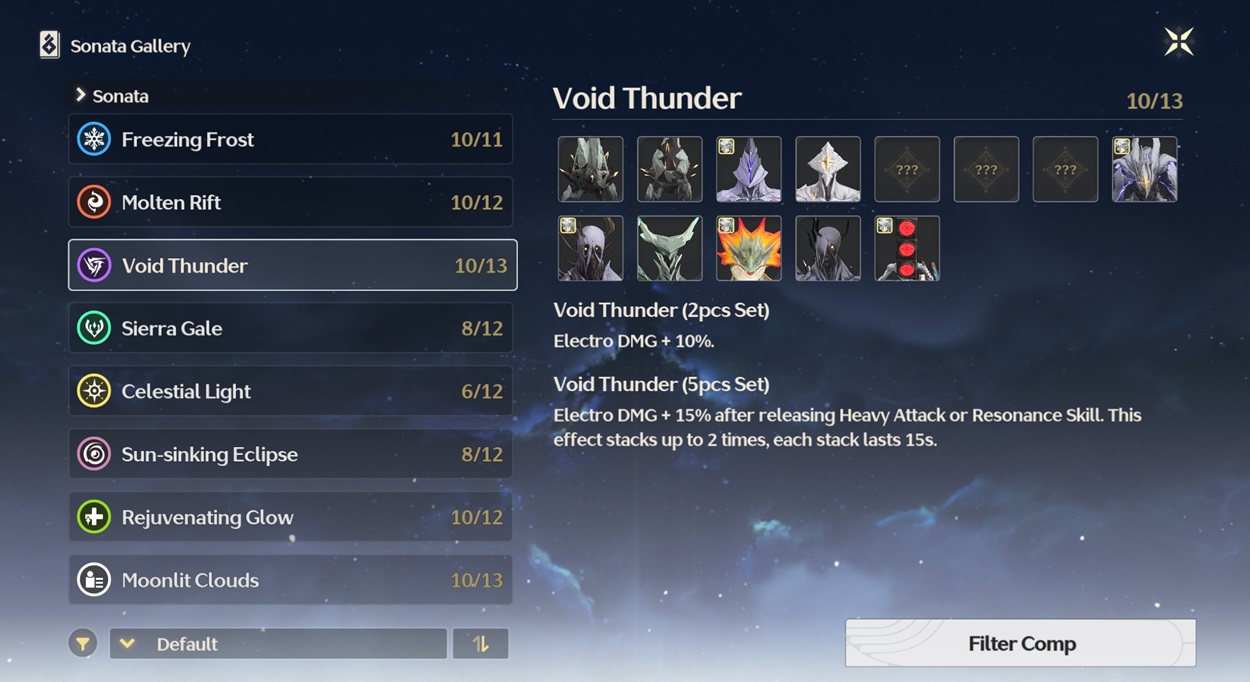Show the Celestial Light sonata set
This screenshot has height=682, width=1250.
(290, 391)
